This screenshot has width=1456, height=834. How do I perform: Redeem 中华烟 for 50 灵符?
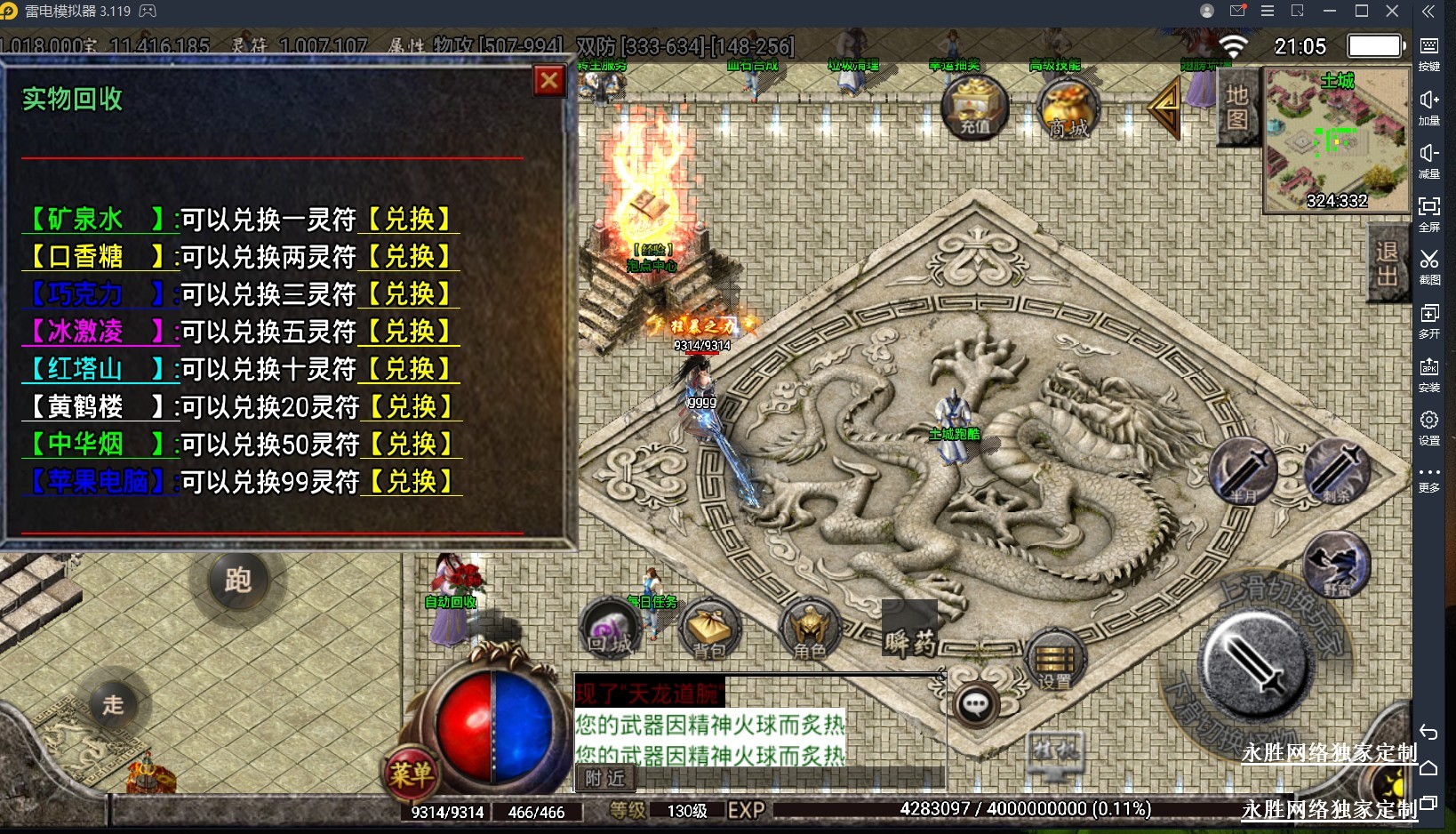[412, 444]
